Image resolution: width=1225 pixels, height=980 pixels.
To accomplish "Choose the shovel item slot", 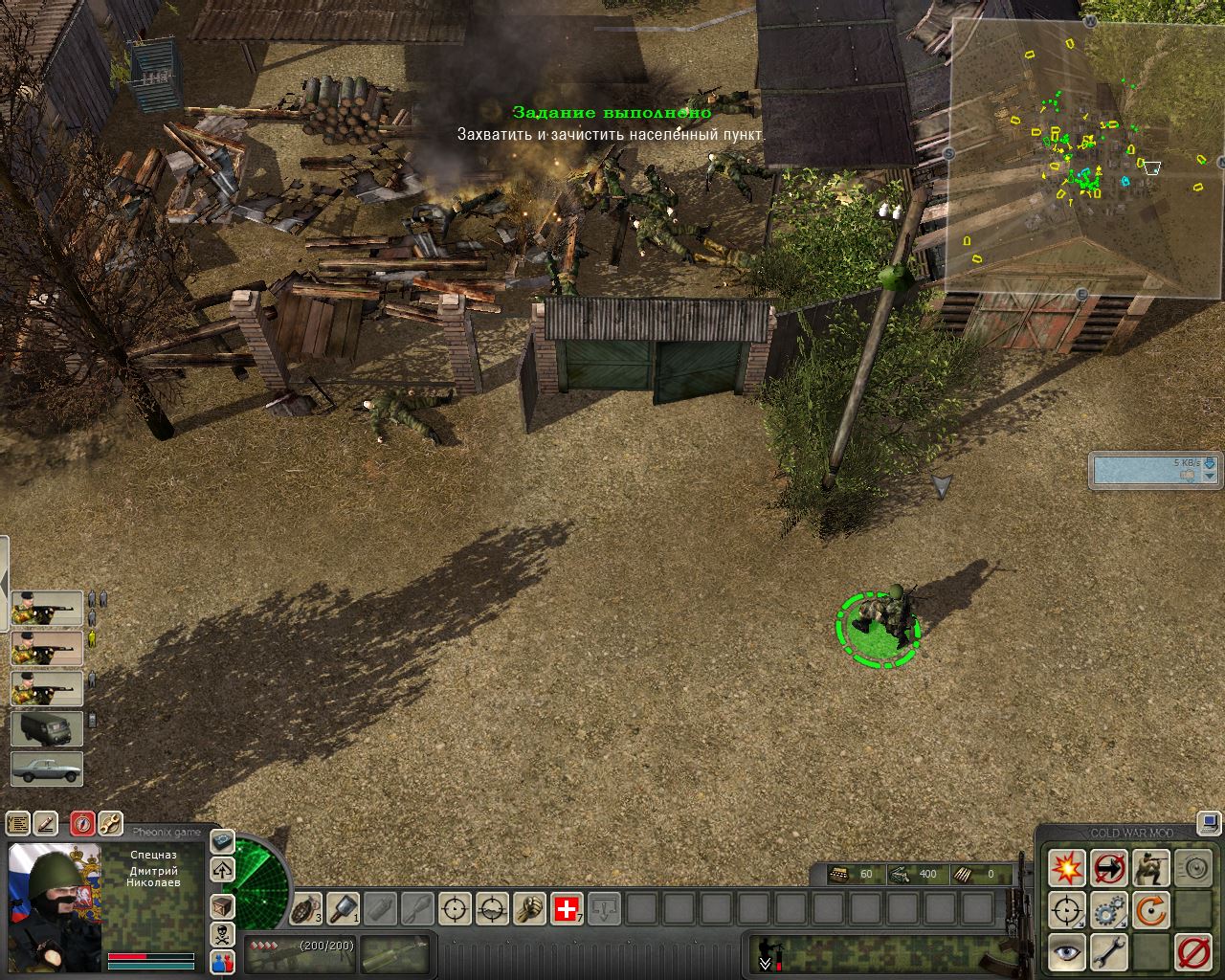I will pyautogui.click(x=344, y=908).
